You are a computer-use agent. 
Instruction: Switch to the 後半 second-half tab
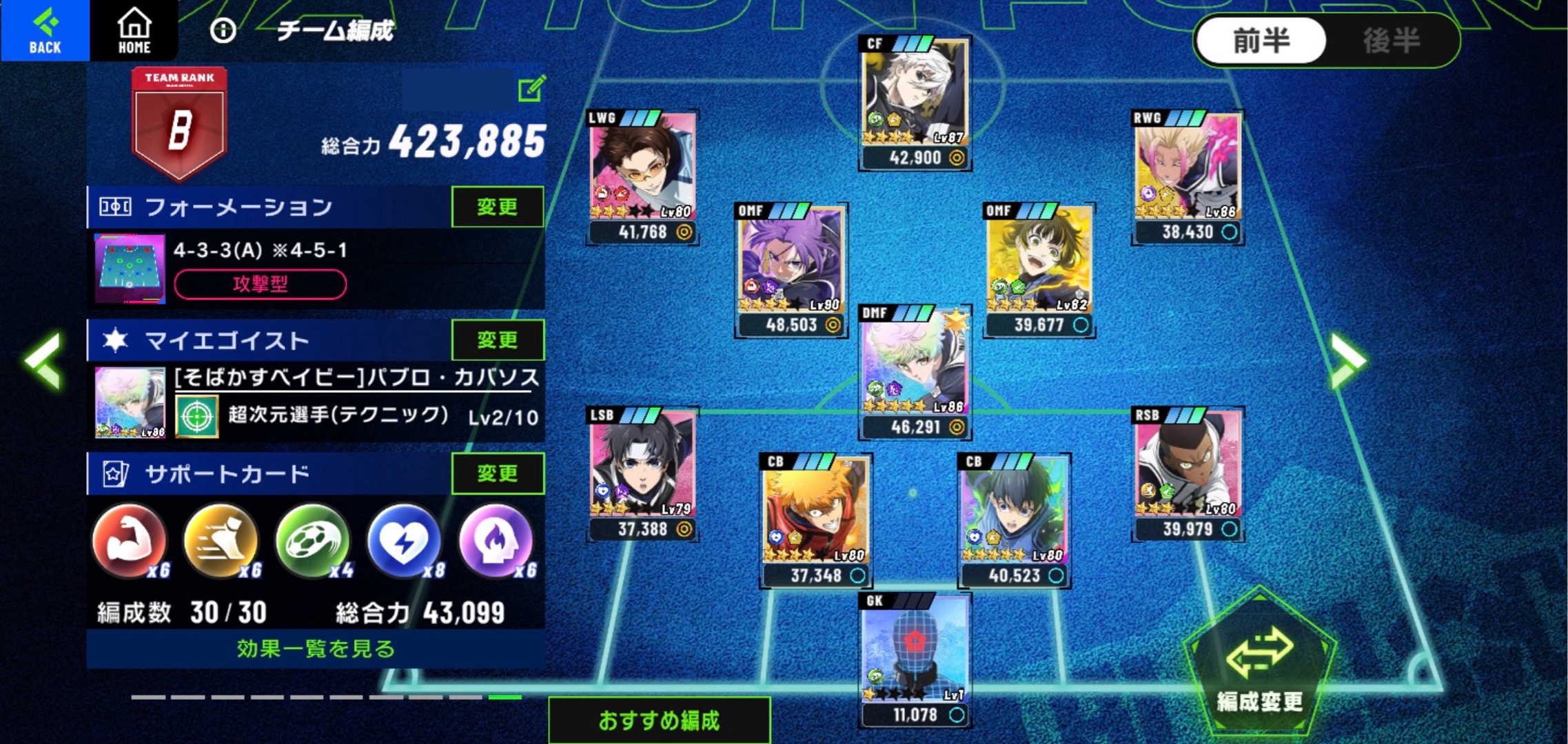tap(1391, 41)
